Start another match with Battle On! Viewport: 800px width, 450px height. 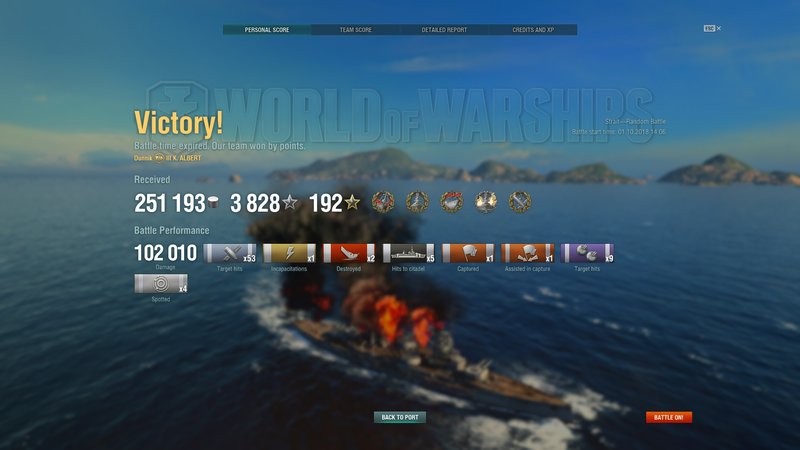(x=669, y=417)
